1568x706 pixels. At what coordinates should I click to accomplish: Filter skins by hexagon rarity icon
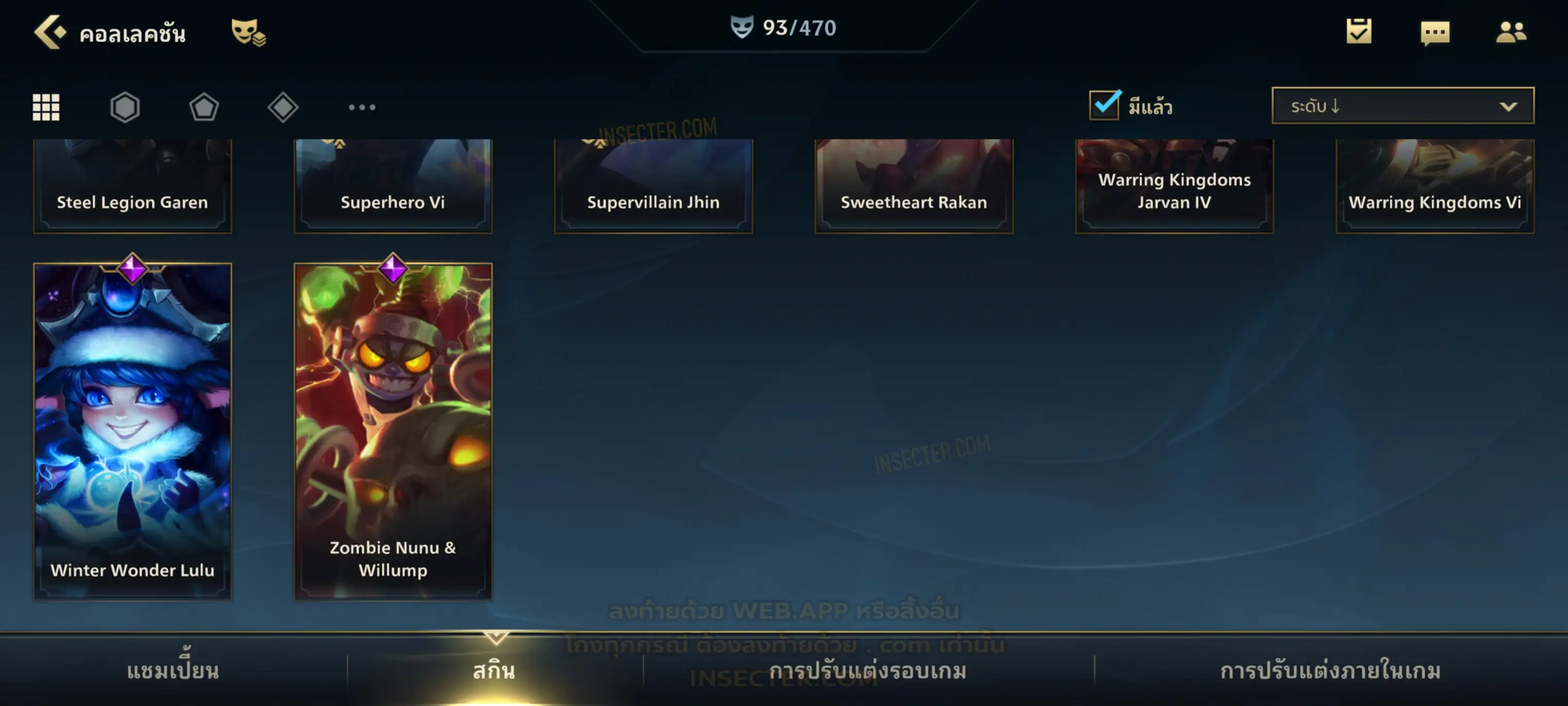(125, 107)
